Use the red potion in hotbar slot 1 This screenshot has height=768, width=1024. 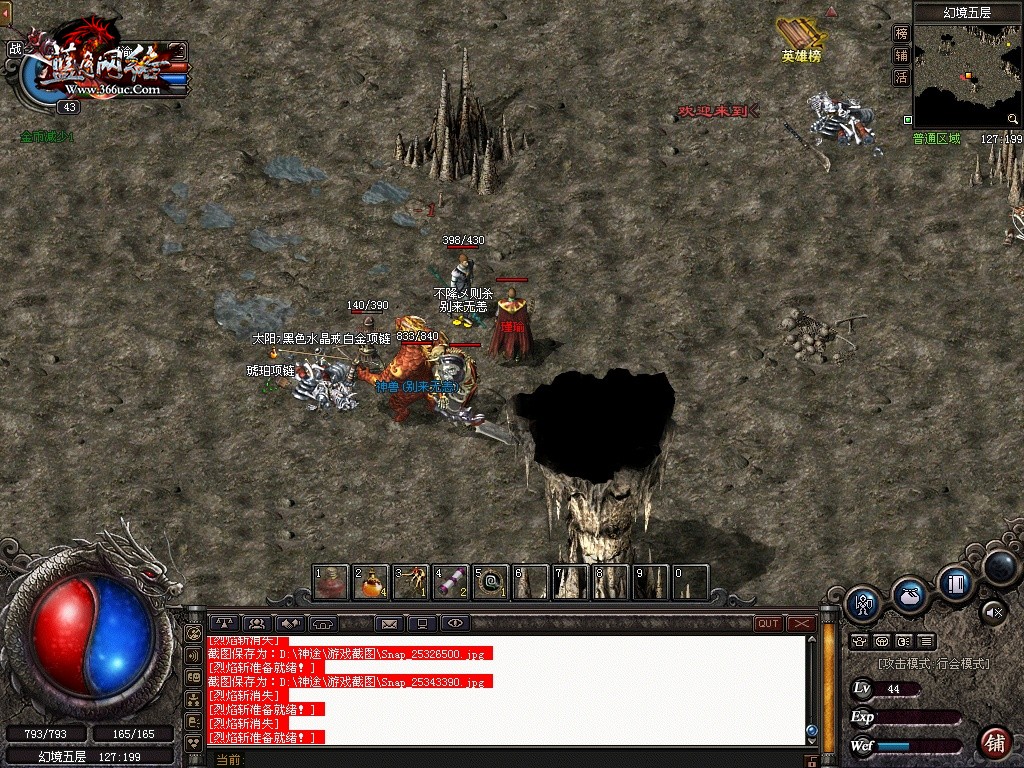331,583
